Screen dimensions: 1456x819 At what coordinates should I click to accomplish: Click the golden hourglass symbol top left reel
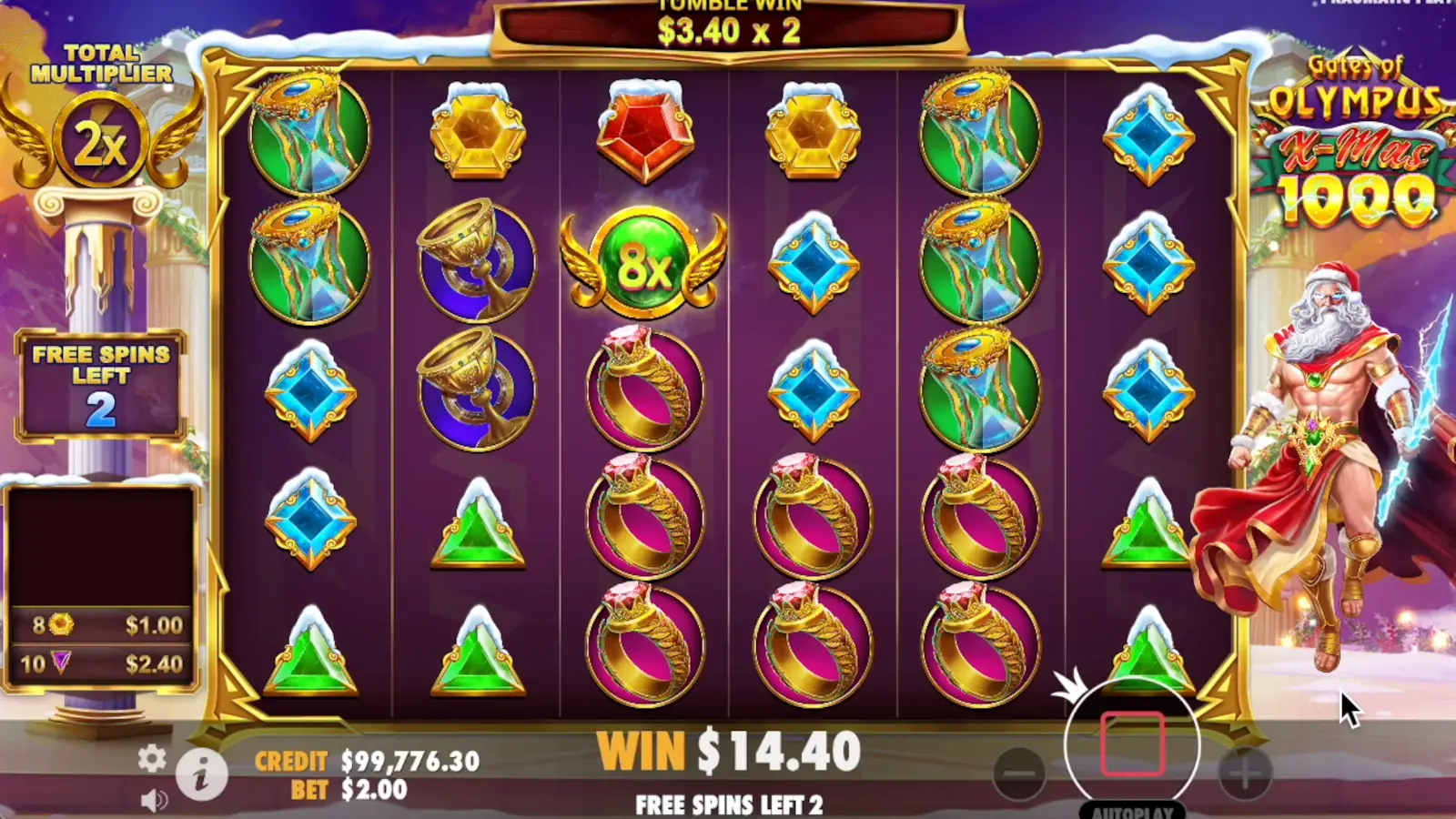[x=309, y=132]
